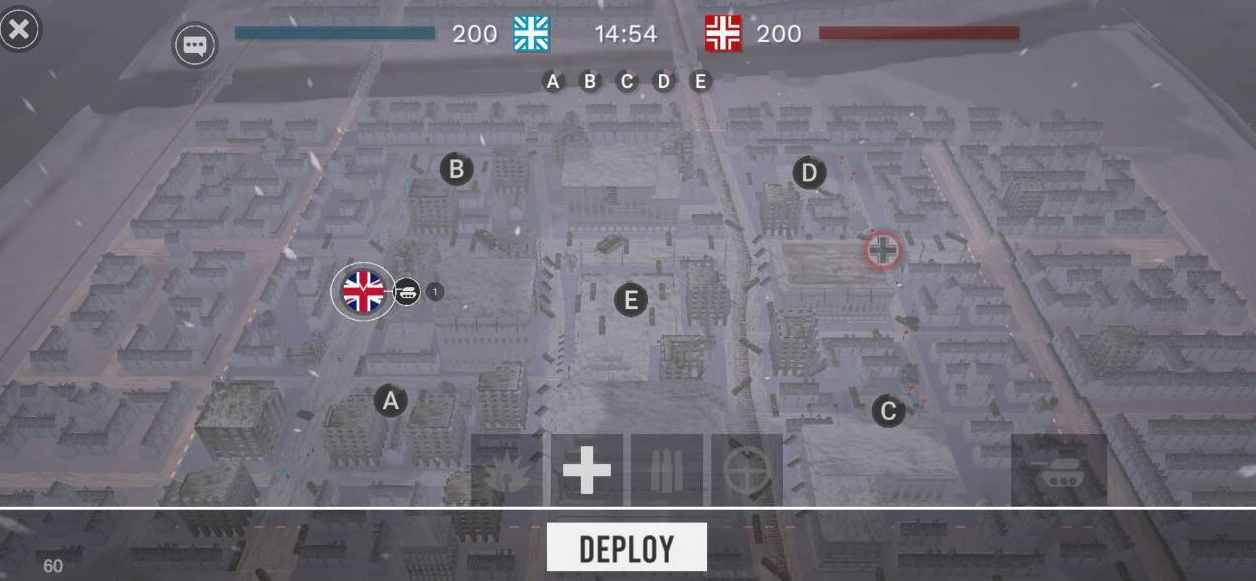Choose the assault class explosion icon
Screen dimensions: 1256x581
click(507, 470)
